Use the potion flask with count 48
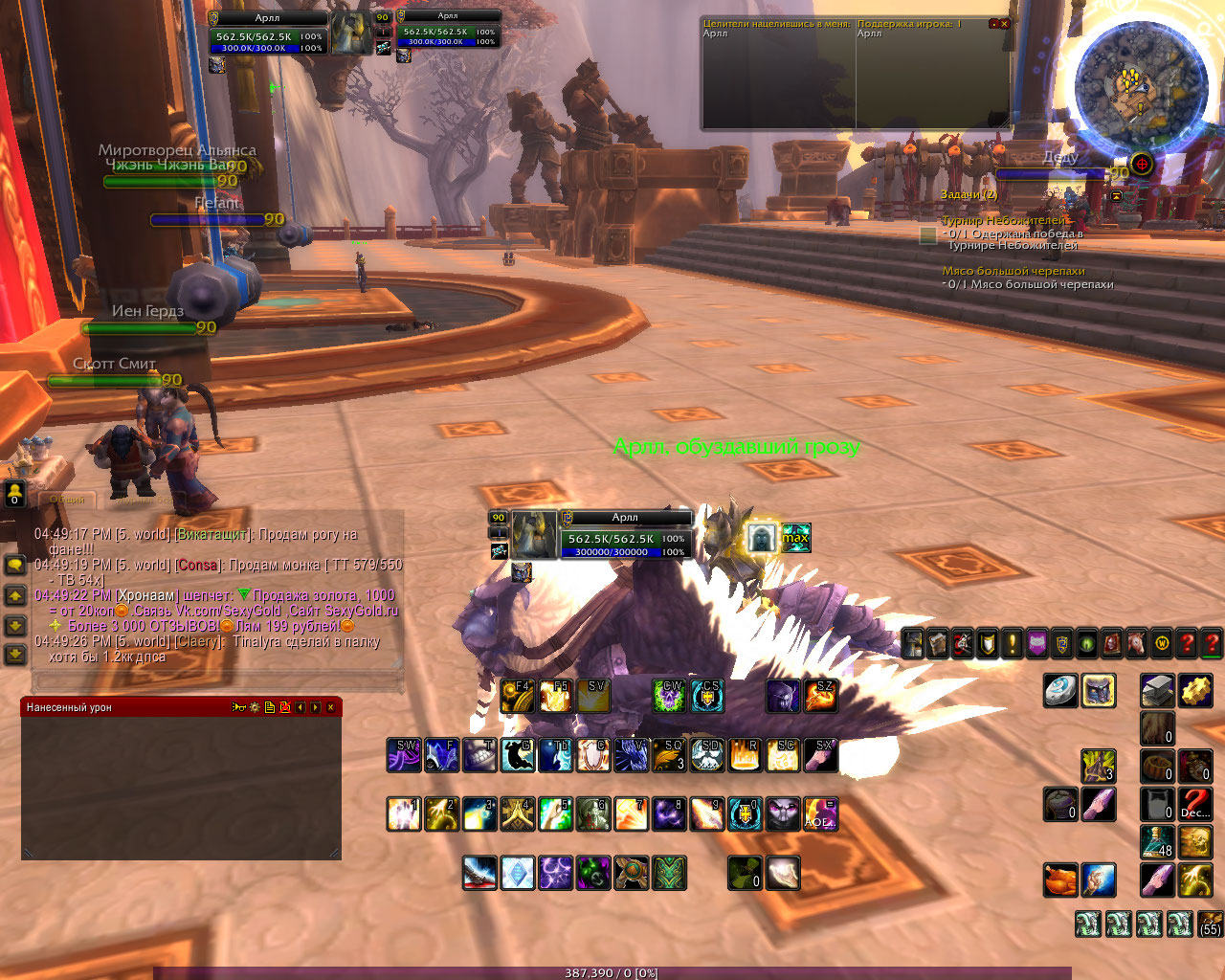This screenshot has height=980, width=1225. point(1157,842)
